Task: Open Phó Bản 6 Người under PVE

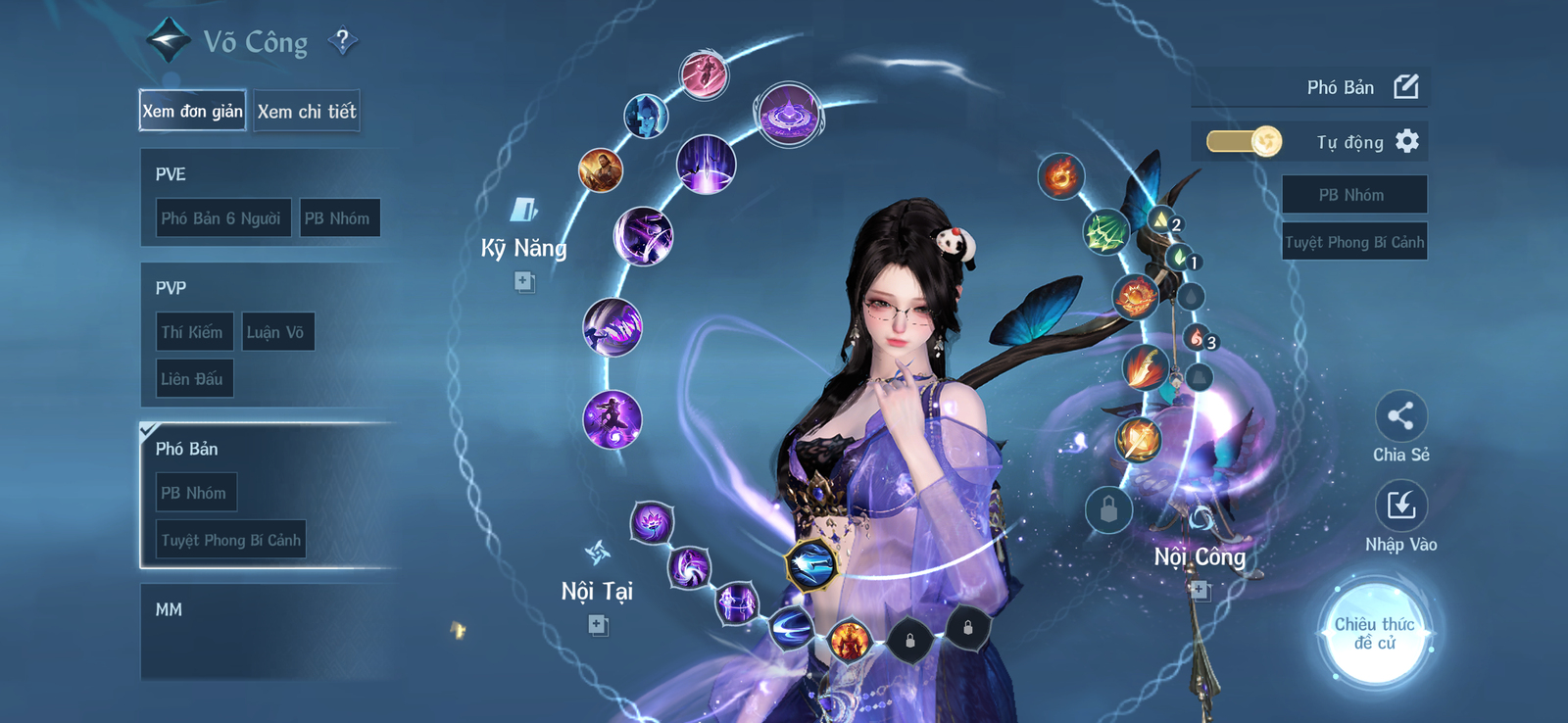Action: point(222,217)
